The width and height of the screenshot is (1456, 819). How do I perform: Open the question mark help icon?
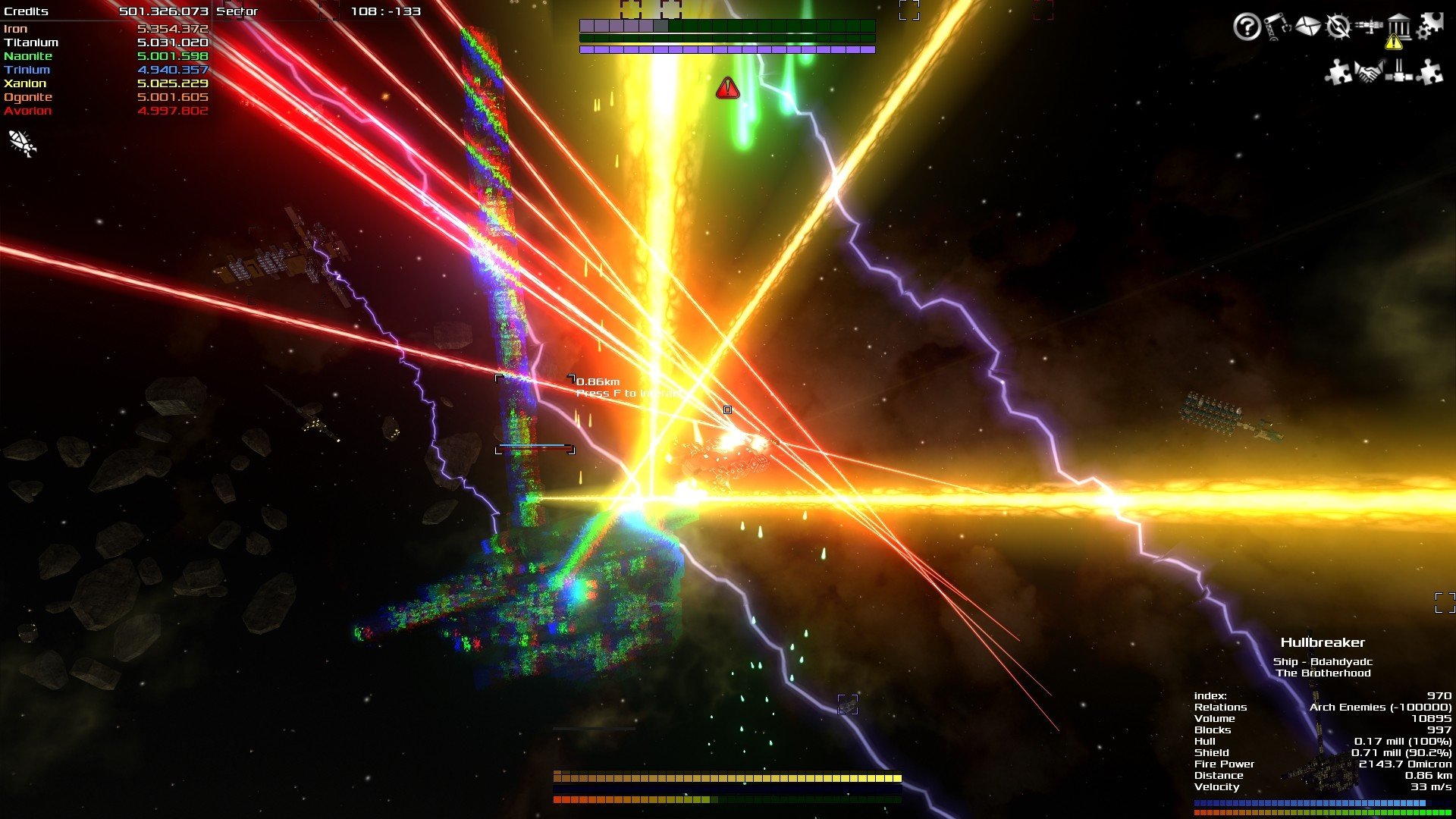[x=1247, y=27]
